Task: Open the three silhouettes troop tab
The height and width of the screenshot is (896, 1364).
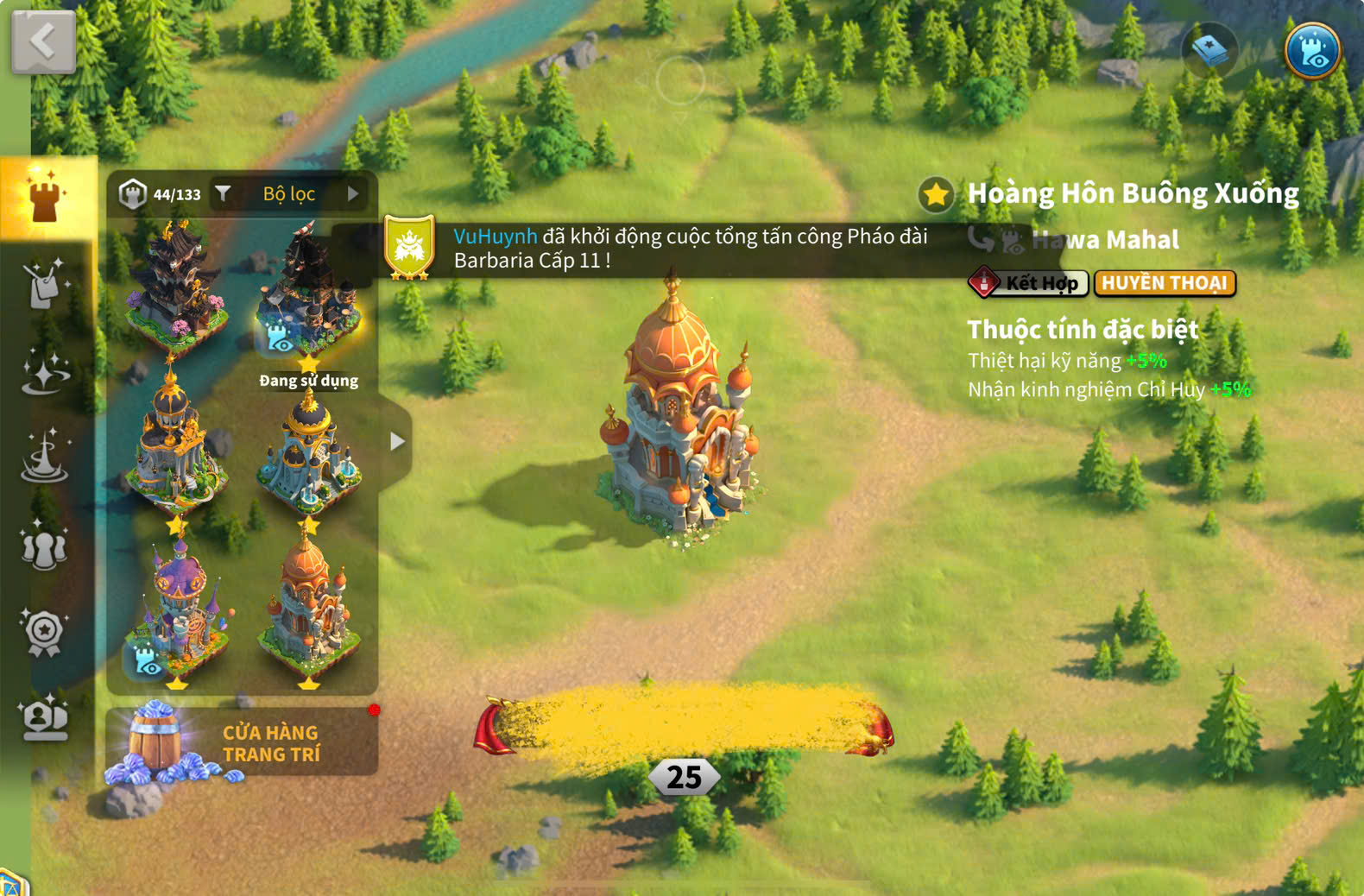Action: tap(45, 546)
